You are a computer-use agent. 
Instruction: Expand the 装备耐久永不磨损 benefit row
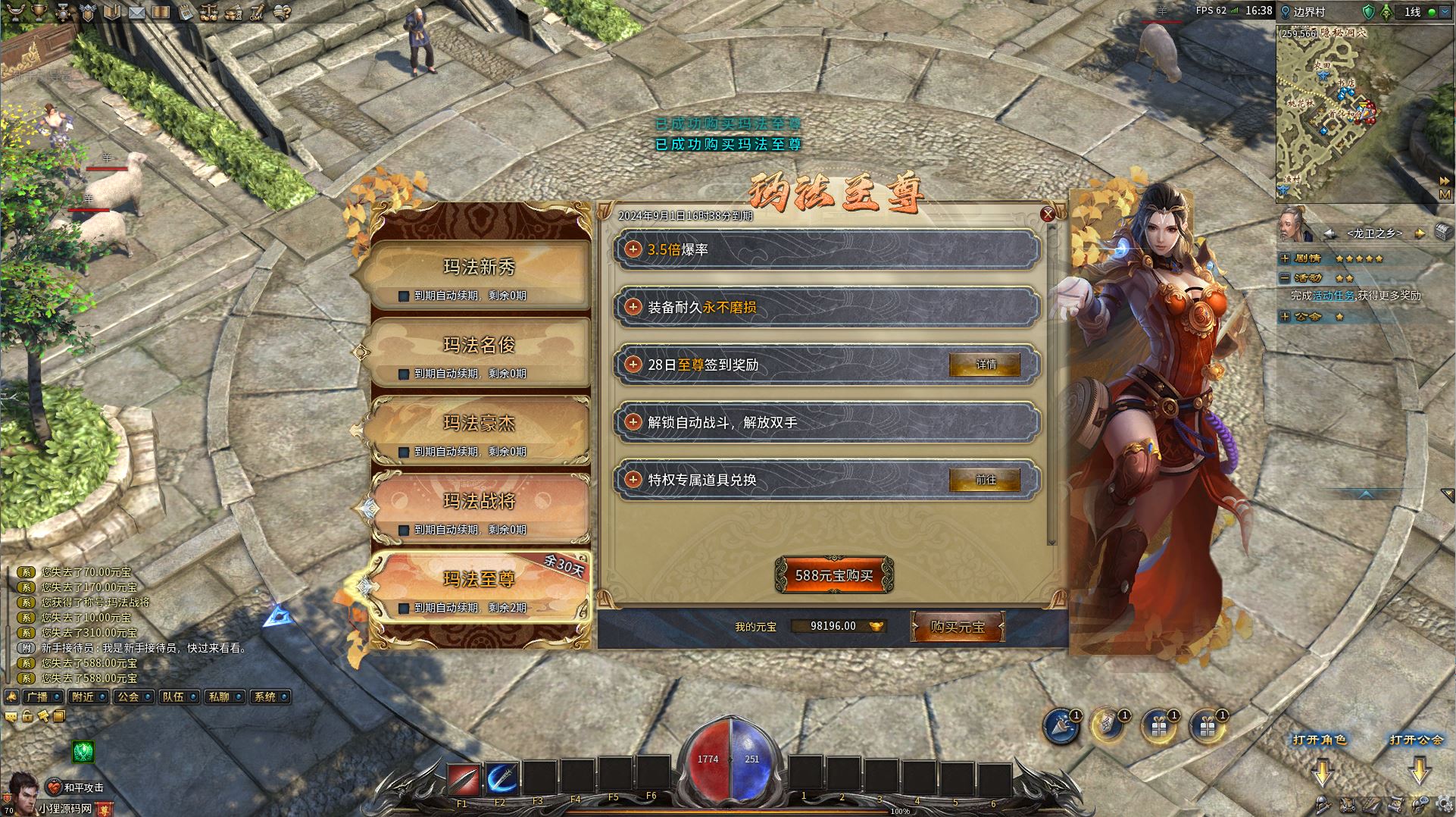[x=633, y=307]
